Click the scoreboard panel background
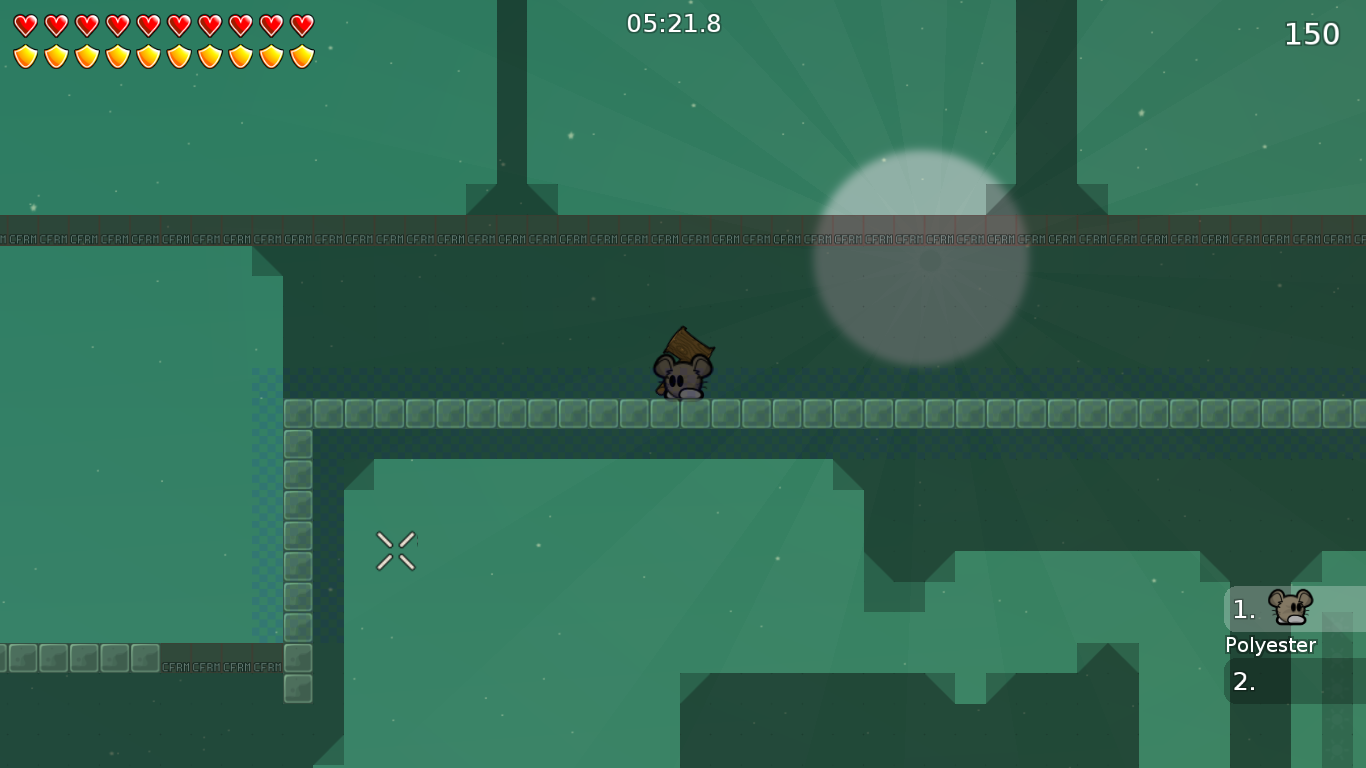This screenshot has height=768, width=1366. [1295, 645]
